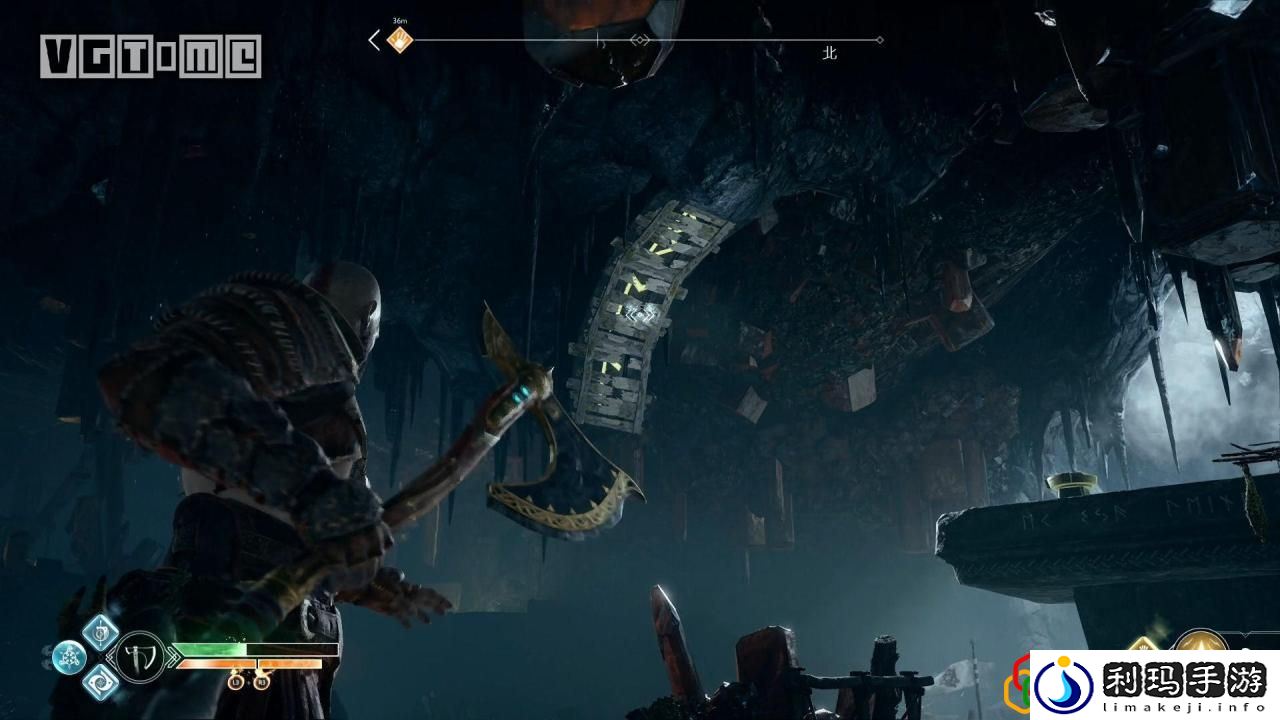
Task: Click the round frost relic ability icon
Action: click(x=69, y=657)
